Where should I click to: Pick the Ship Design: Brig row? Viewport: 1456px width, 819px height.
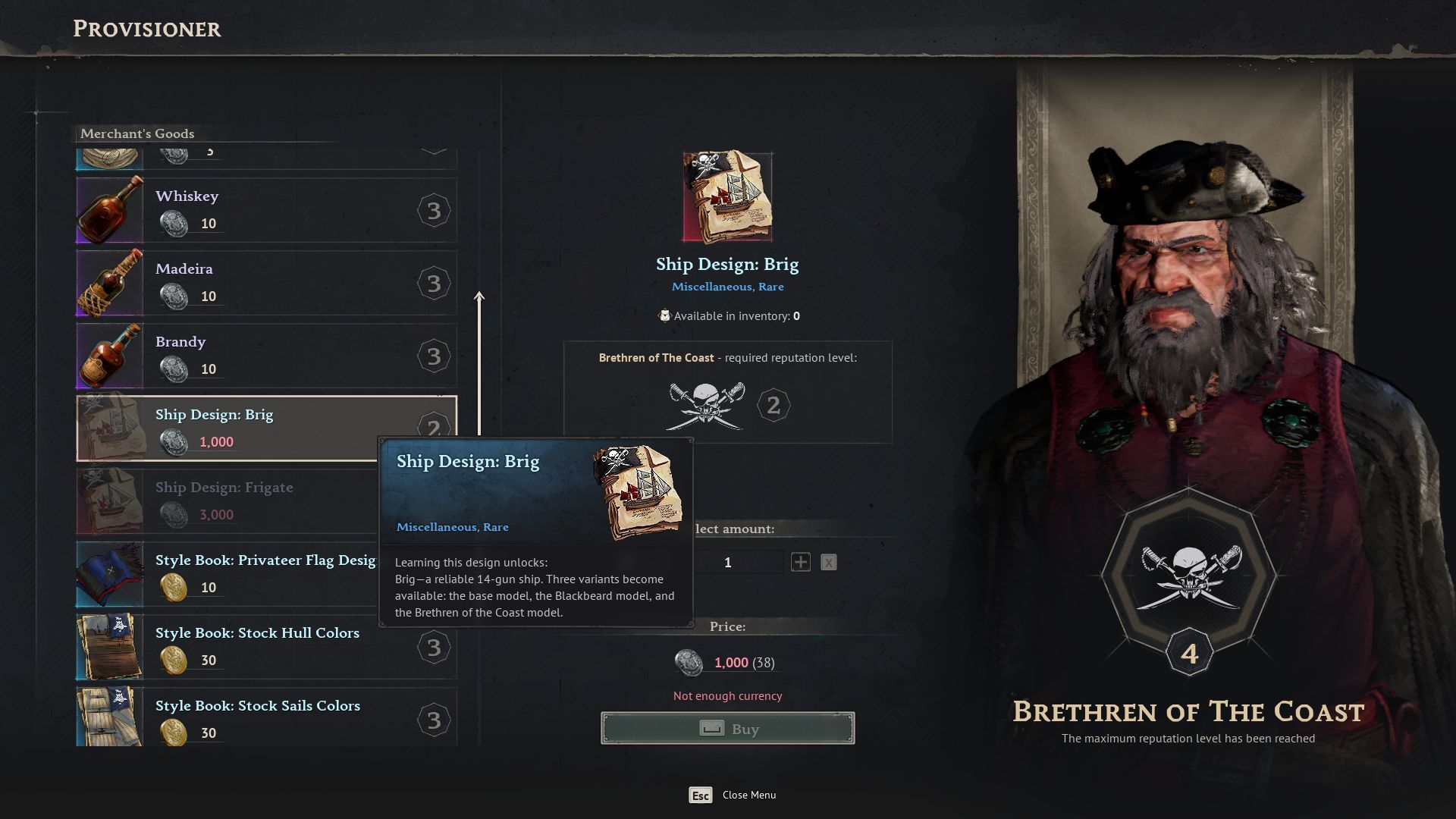pos(265,428)
